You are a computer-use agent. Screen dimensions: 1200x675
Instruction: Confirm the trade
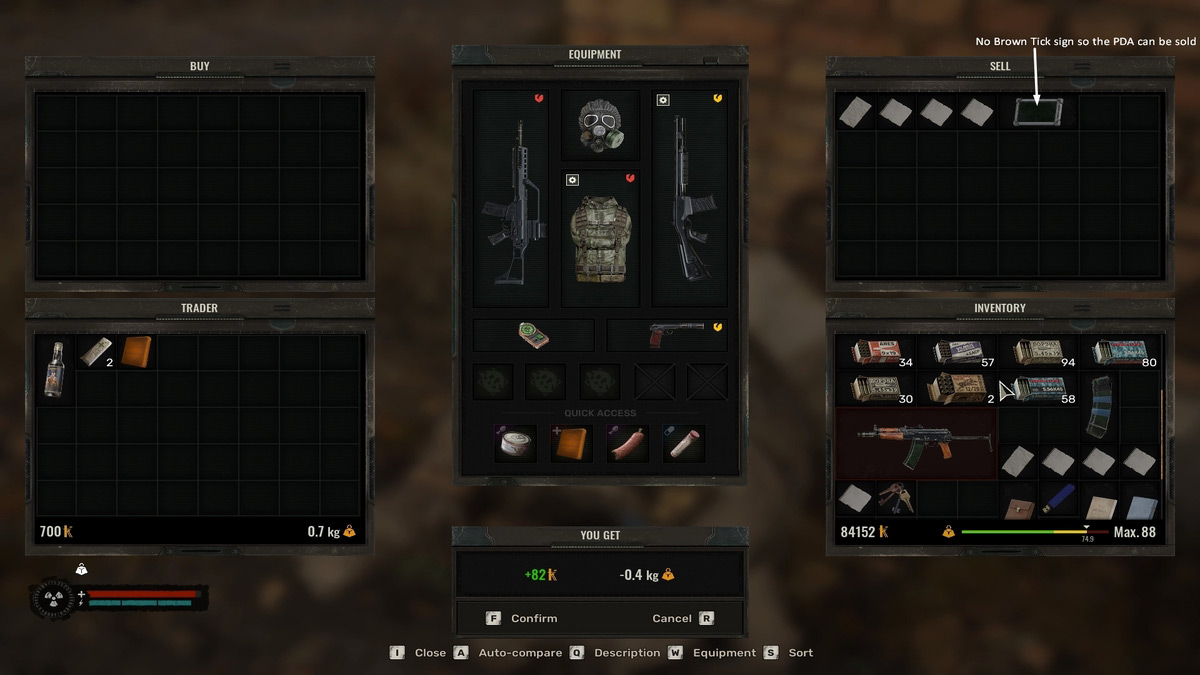pos(523,618)
